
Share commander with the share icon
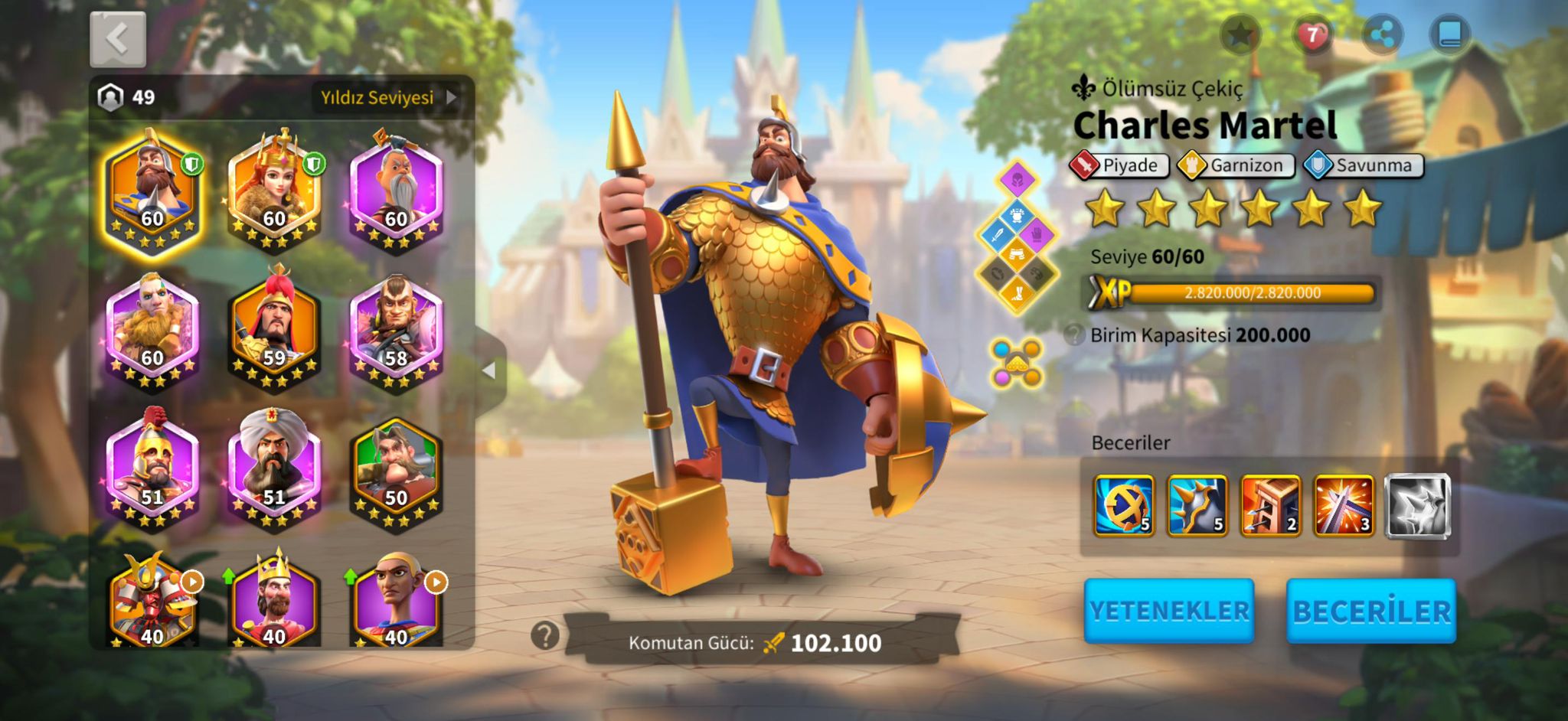coord(1382,34)
